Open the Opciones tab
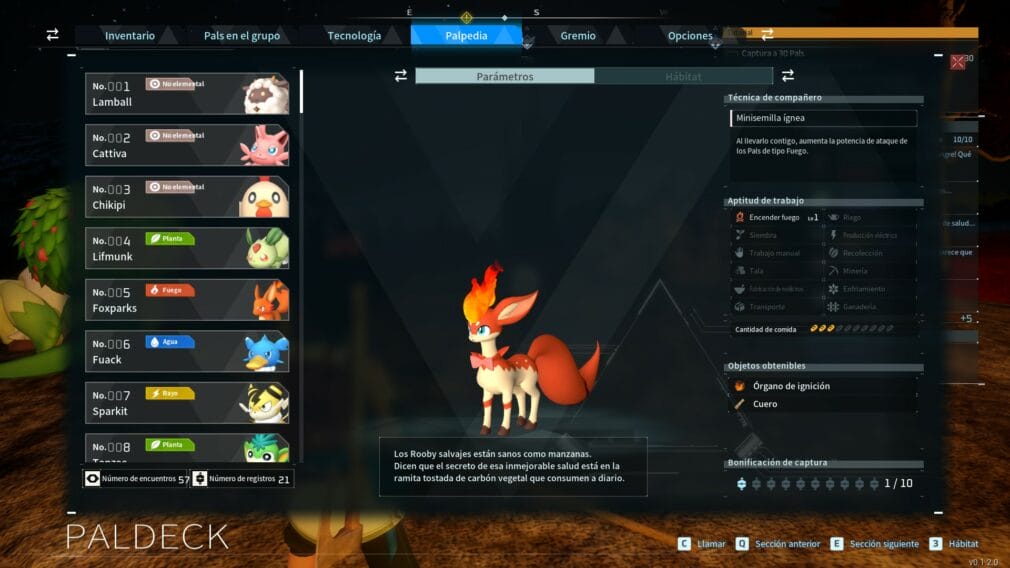Screen dimensions: 1010x568 690,36
